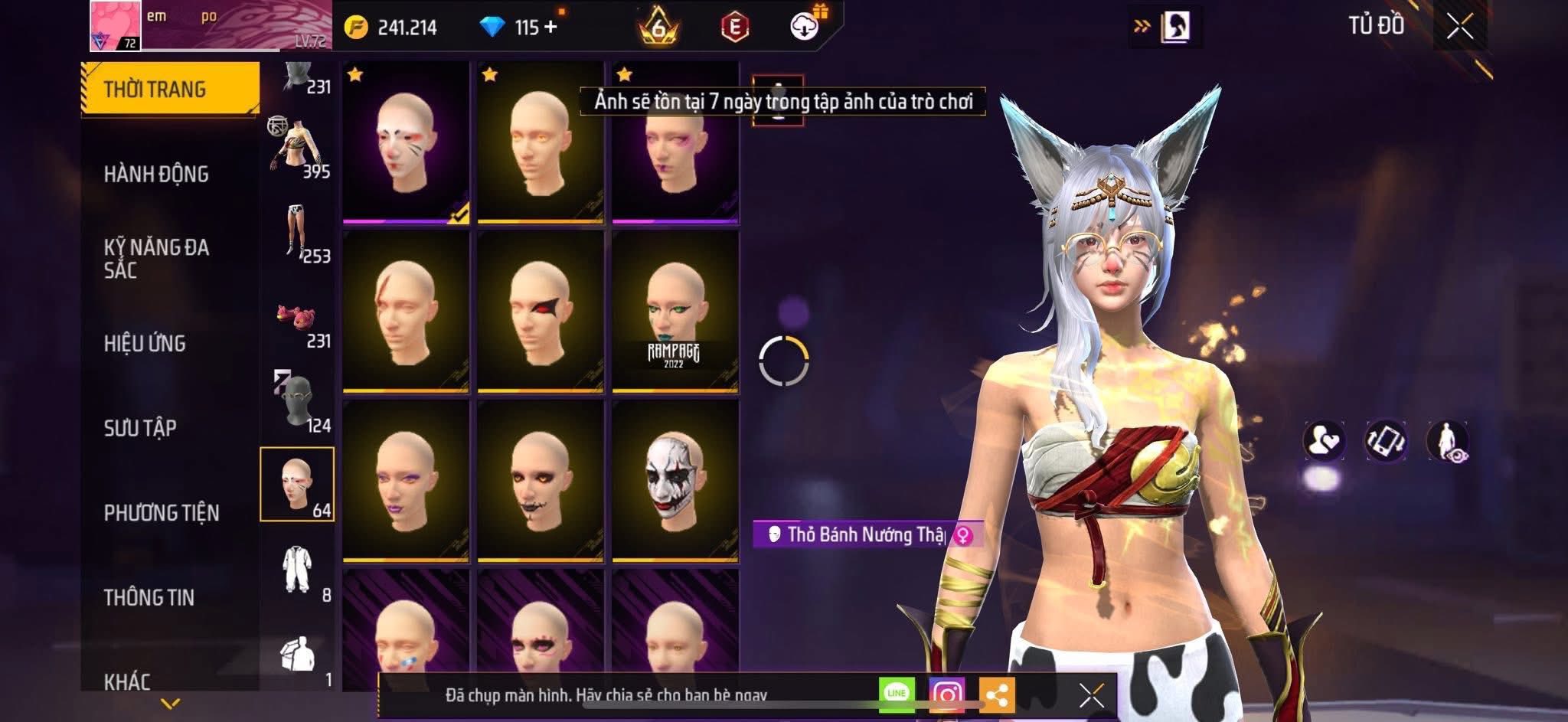The width and height of the screenshot is (1568, 722).
Task: Select the stitched-mouth face paint
Action: click(540, 481)
